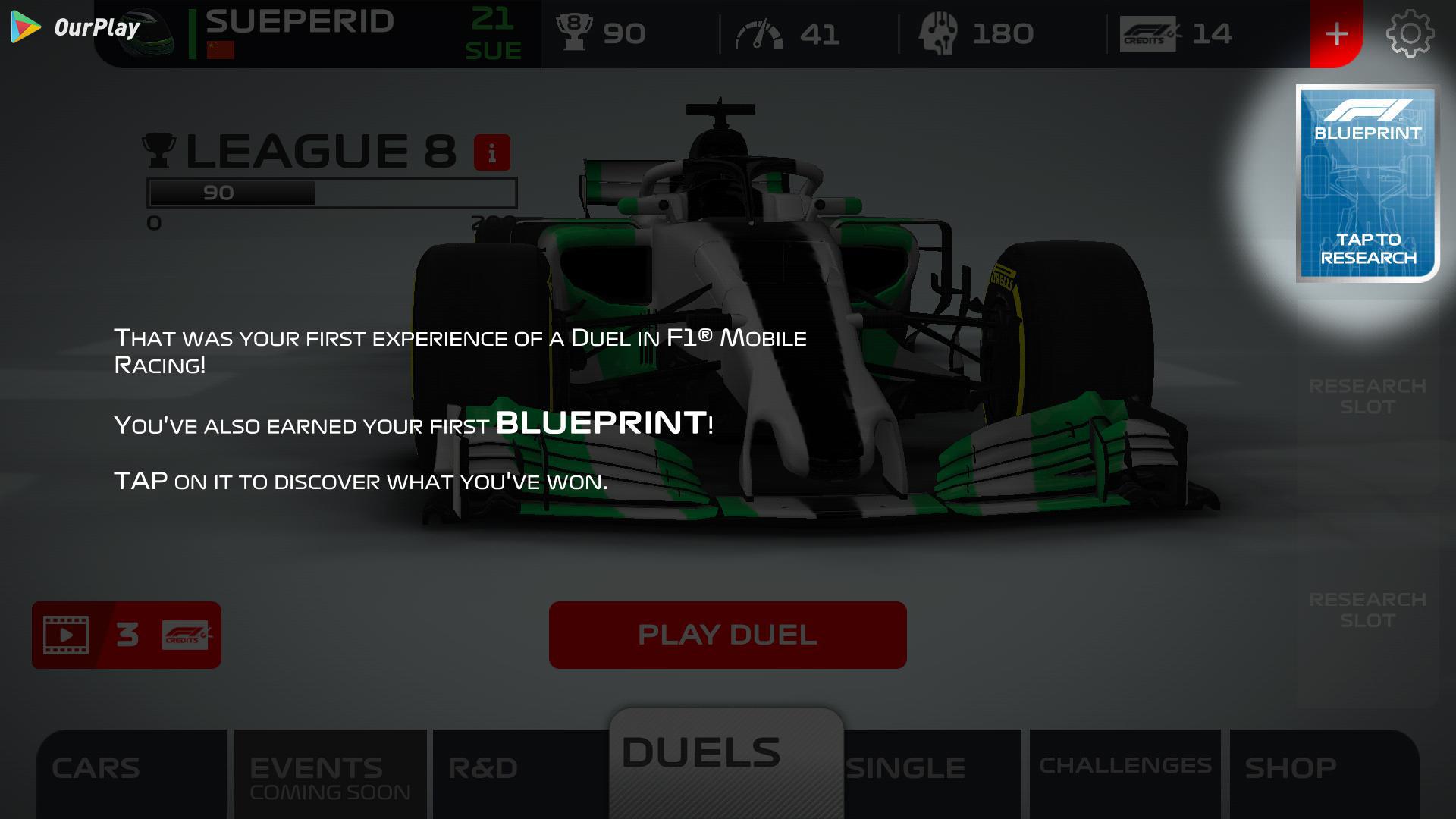The width and height of the screenshot is (1456, 819).
Task: Open the Events tab
Action: tap(330, 773)
